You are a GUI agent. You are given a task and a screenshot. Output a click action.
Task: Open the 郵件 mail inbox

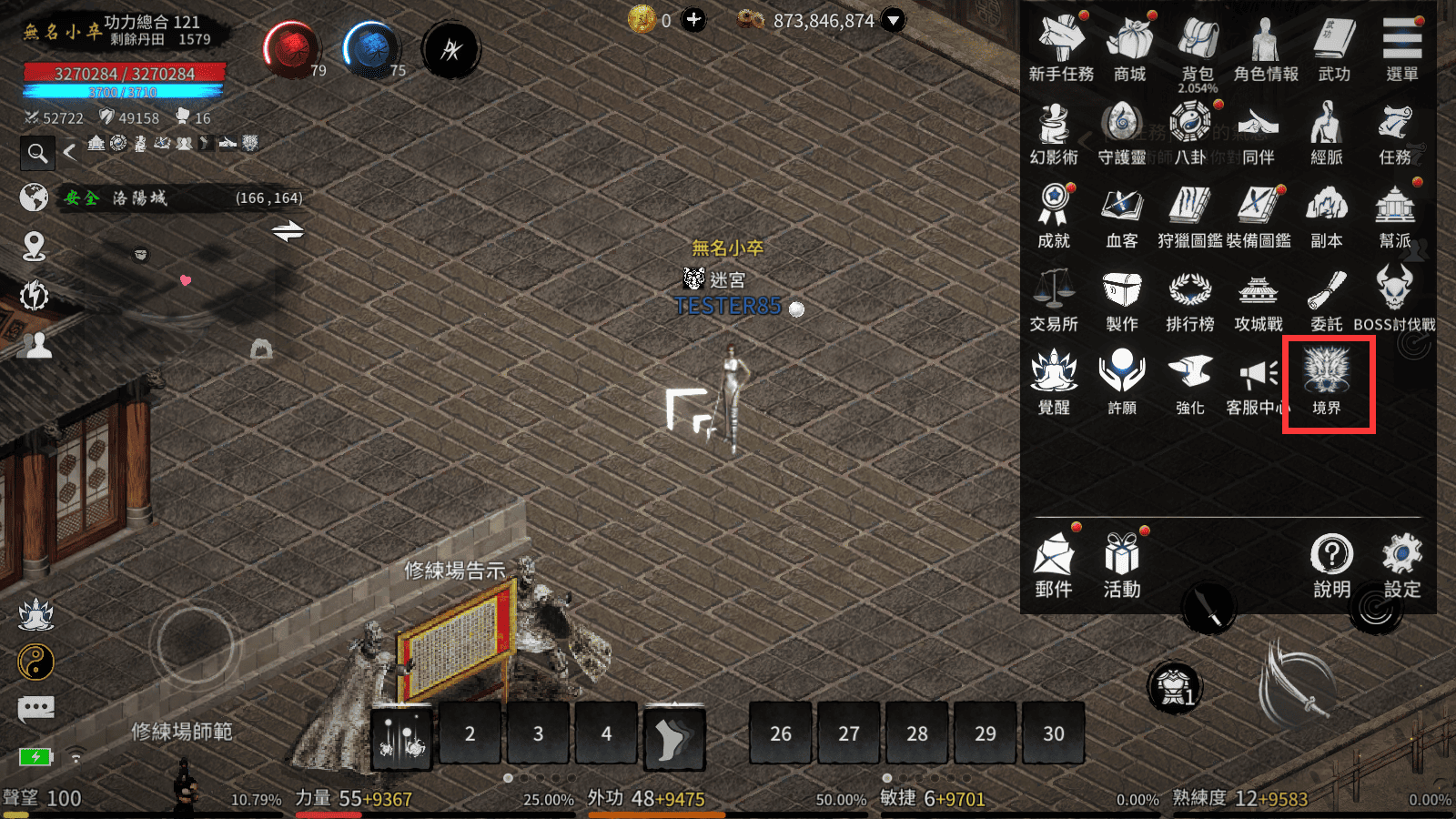click(1054, 562)
